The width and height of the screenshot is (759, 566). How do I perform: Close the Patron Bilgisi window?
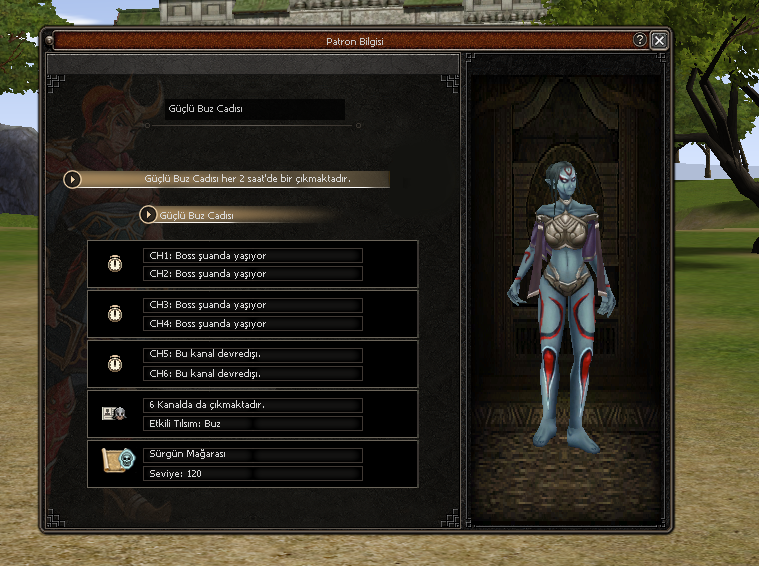tap(659, 40)
